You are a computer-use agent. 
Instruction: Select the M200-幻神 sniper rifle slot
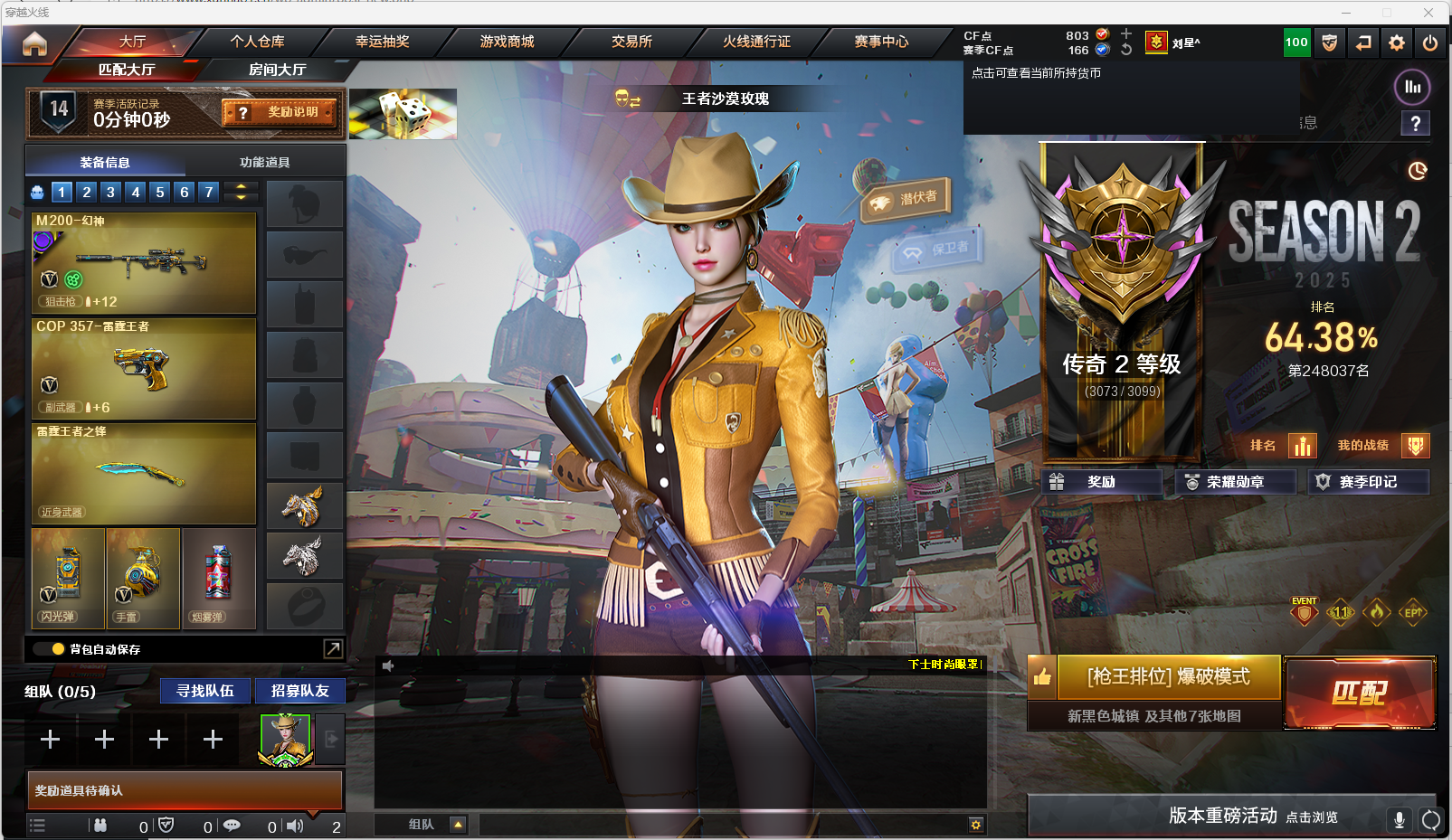coord(144,262)
